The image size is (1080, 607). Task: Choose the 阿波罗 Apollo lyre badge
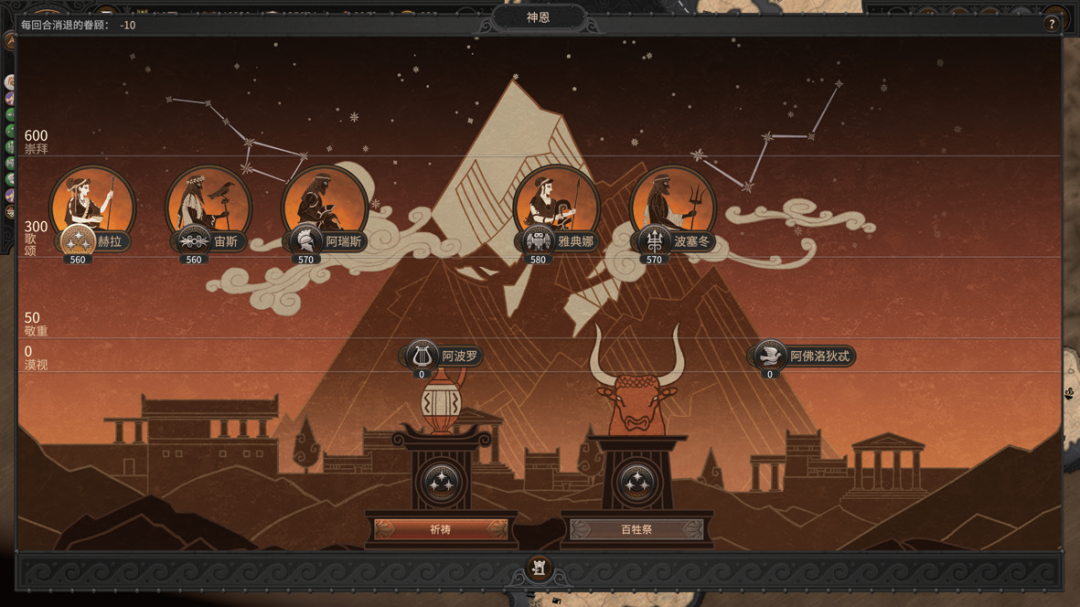422,355
